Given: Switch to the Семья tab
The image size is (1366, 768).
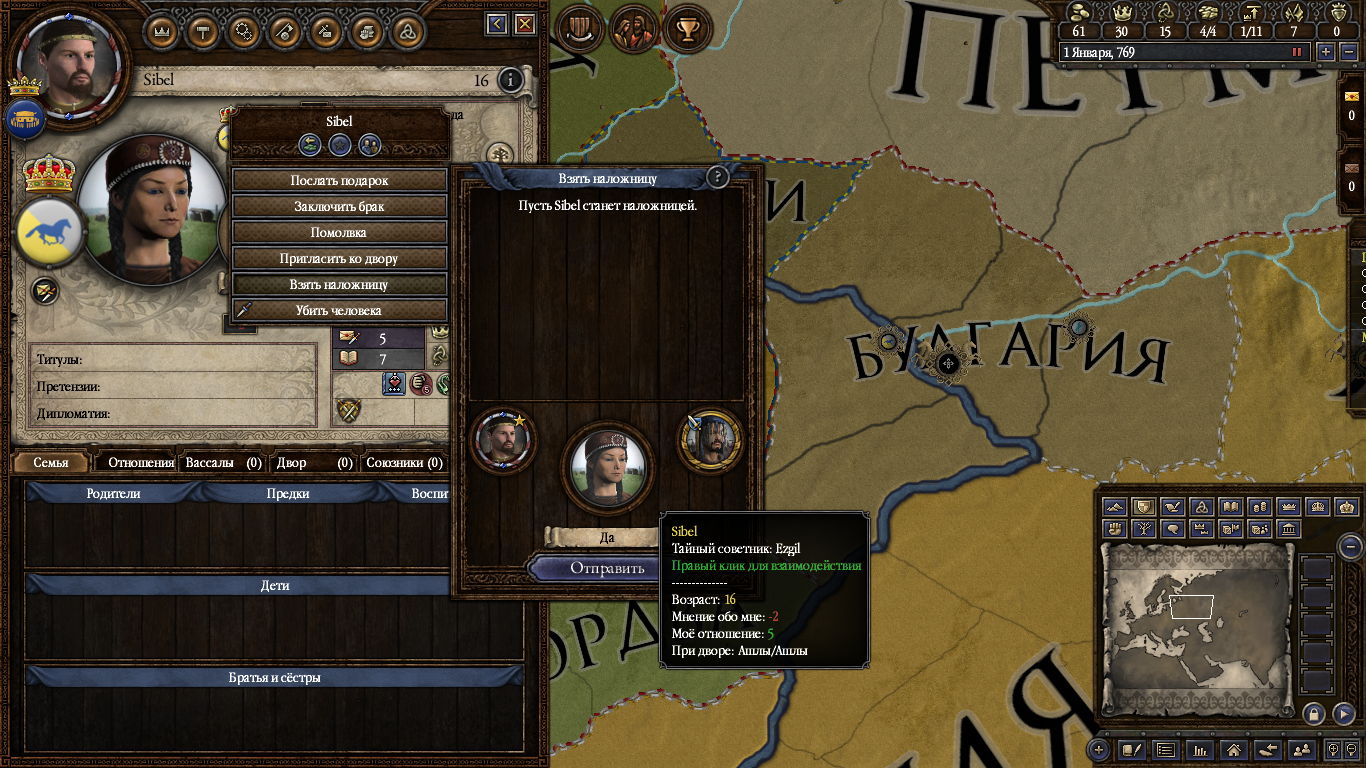Looking at the screenshot, I should tap(51, 463).
